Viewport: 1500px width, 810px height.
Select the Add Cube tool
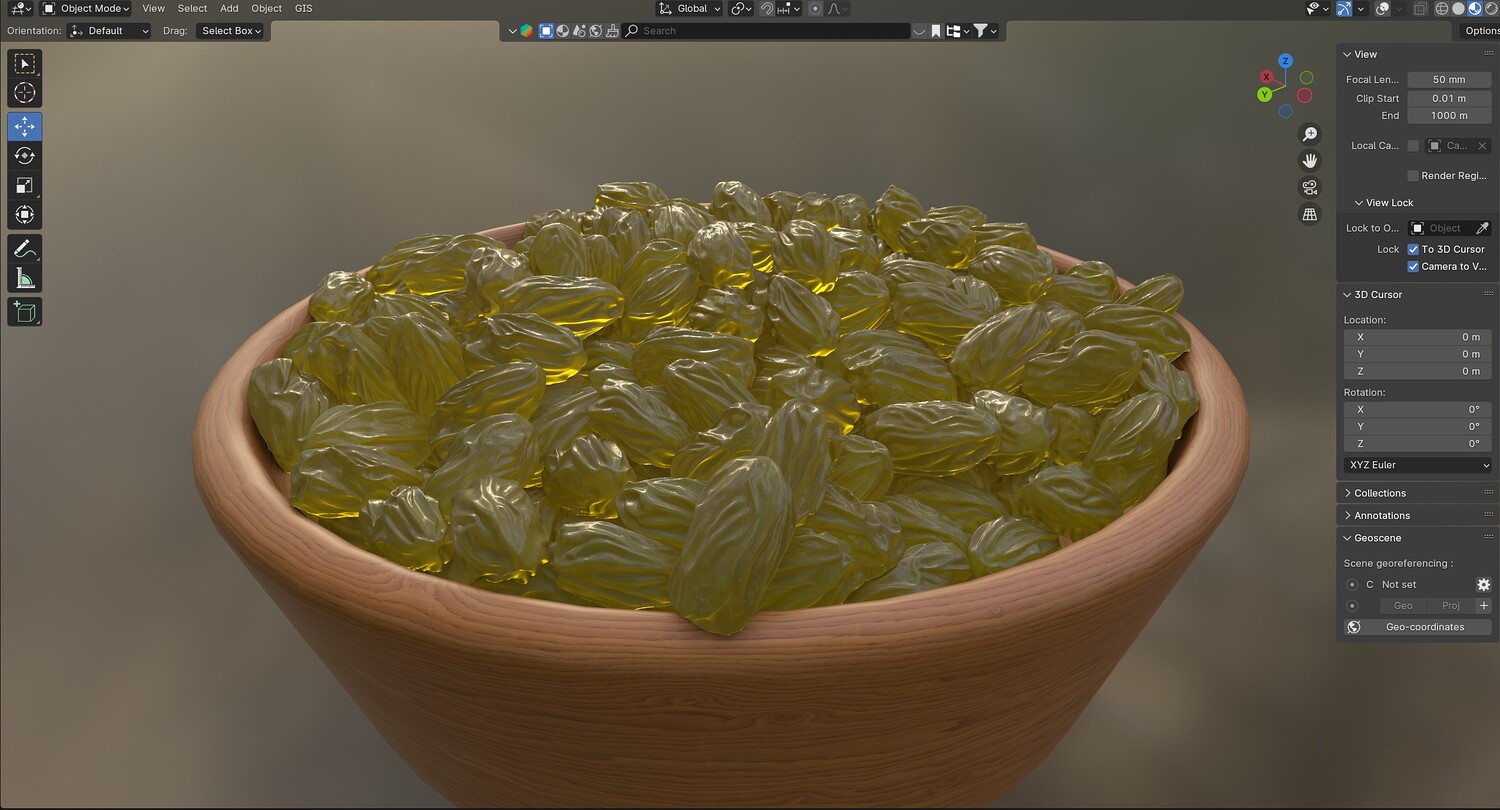[25, 312]
